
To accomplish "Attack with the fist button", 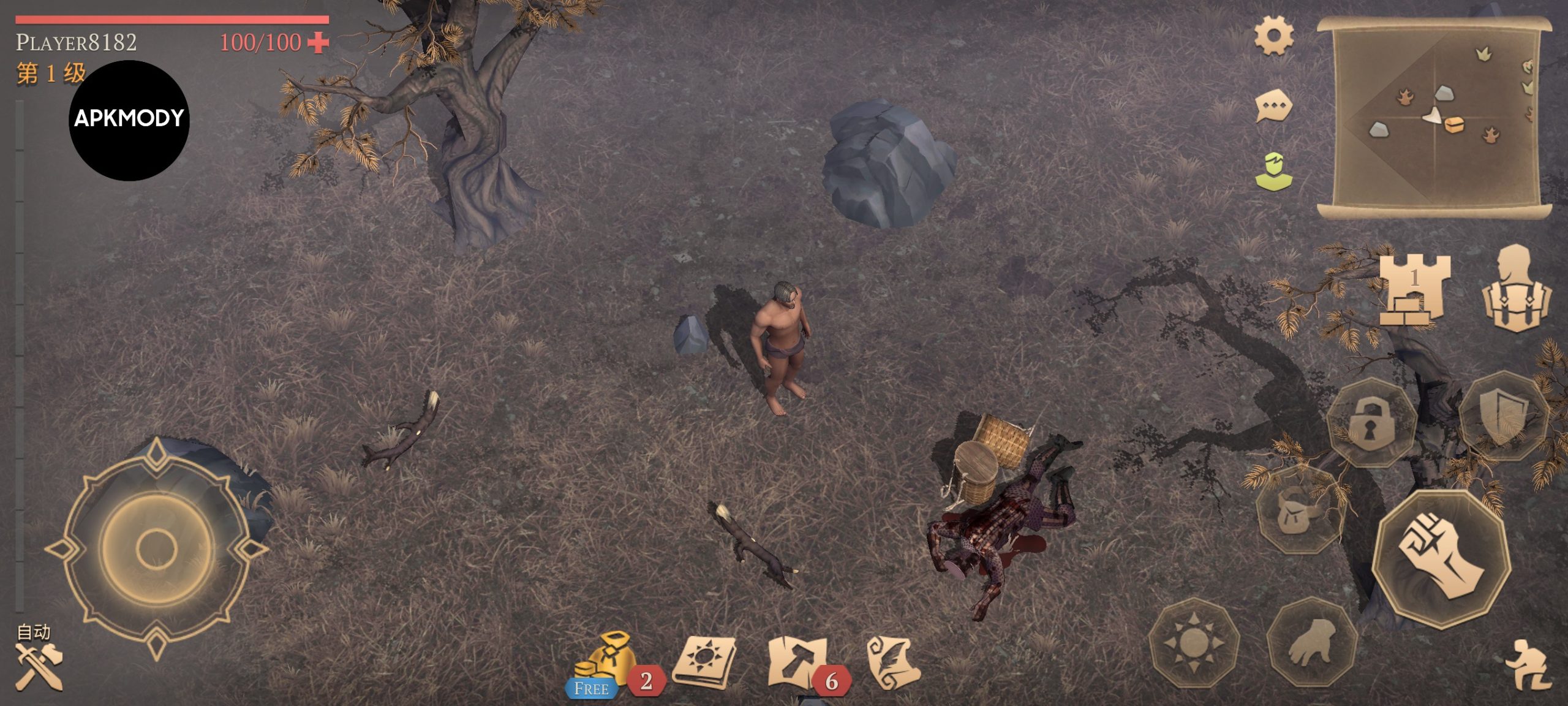I will pyautogui.click(x=1441, y=558).
